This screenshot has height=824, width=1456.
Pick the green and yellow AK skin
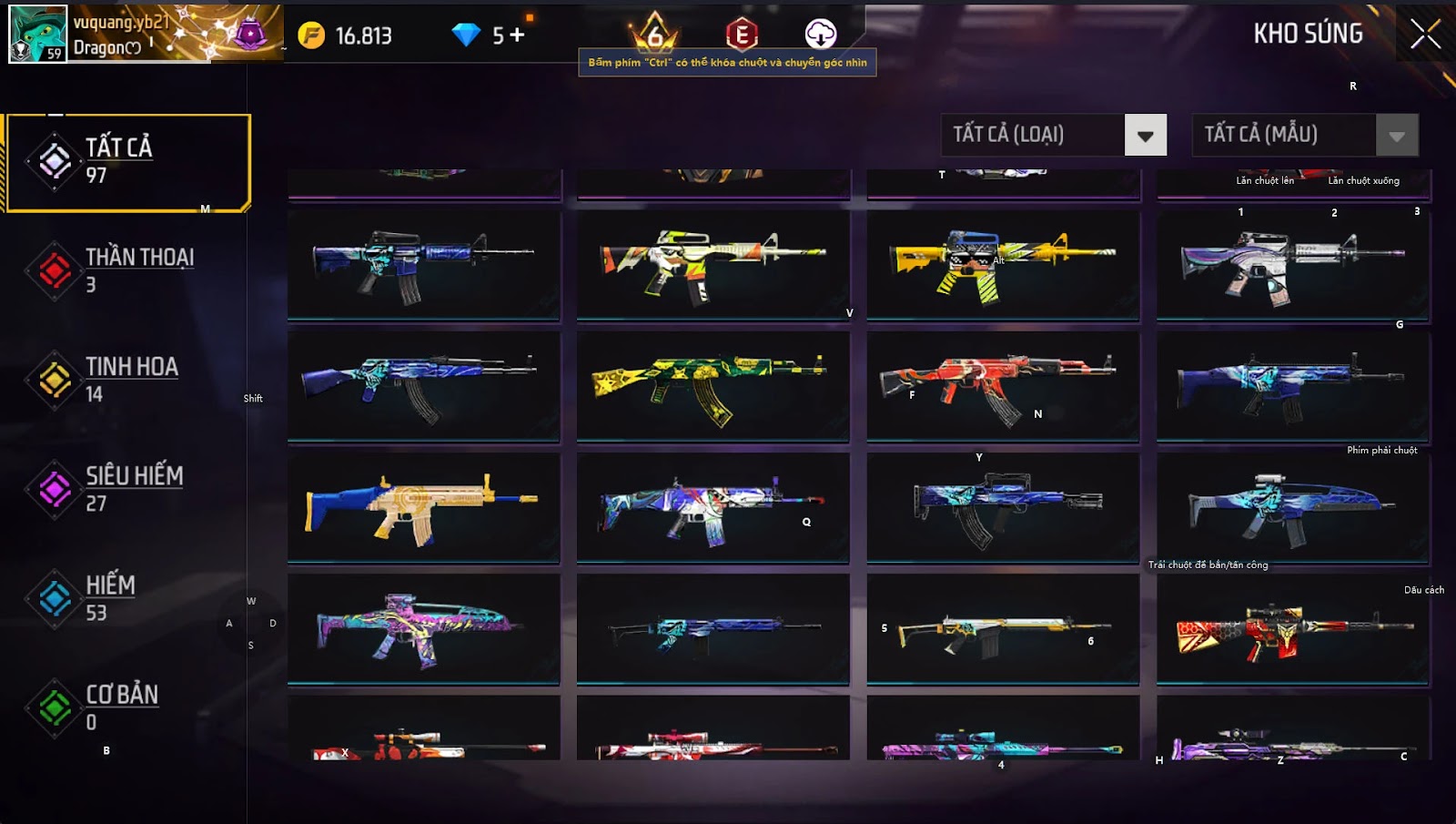[713, 386]
